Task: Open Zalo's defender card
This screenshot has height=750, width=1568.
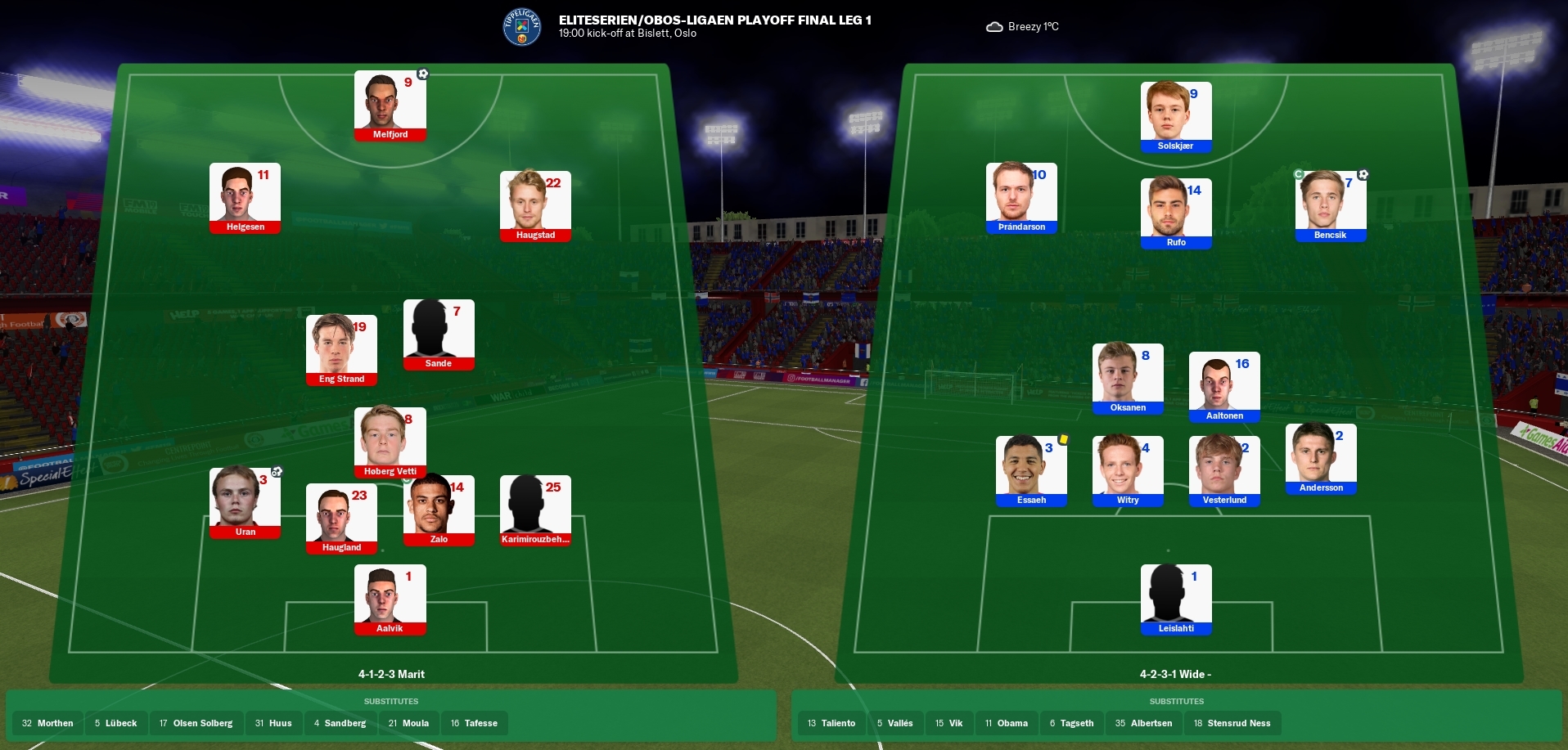Action: (439, 510)
